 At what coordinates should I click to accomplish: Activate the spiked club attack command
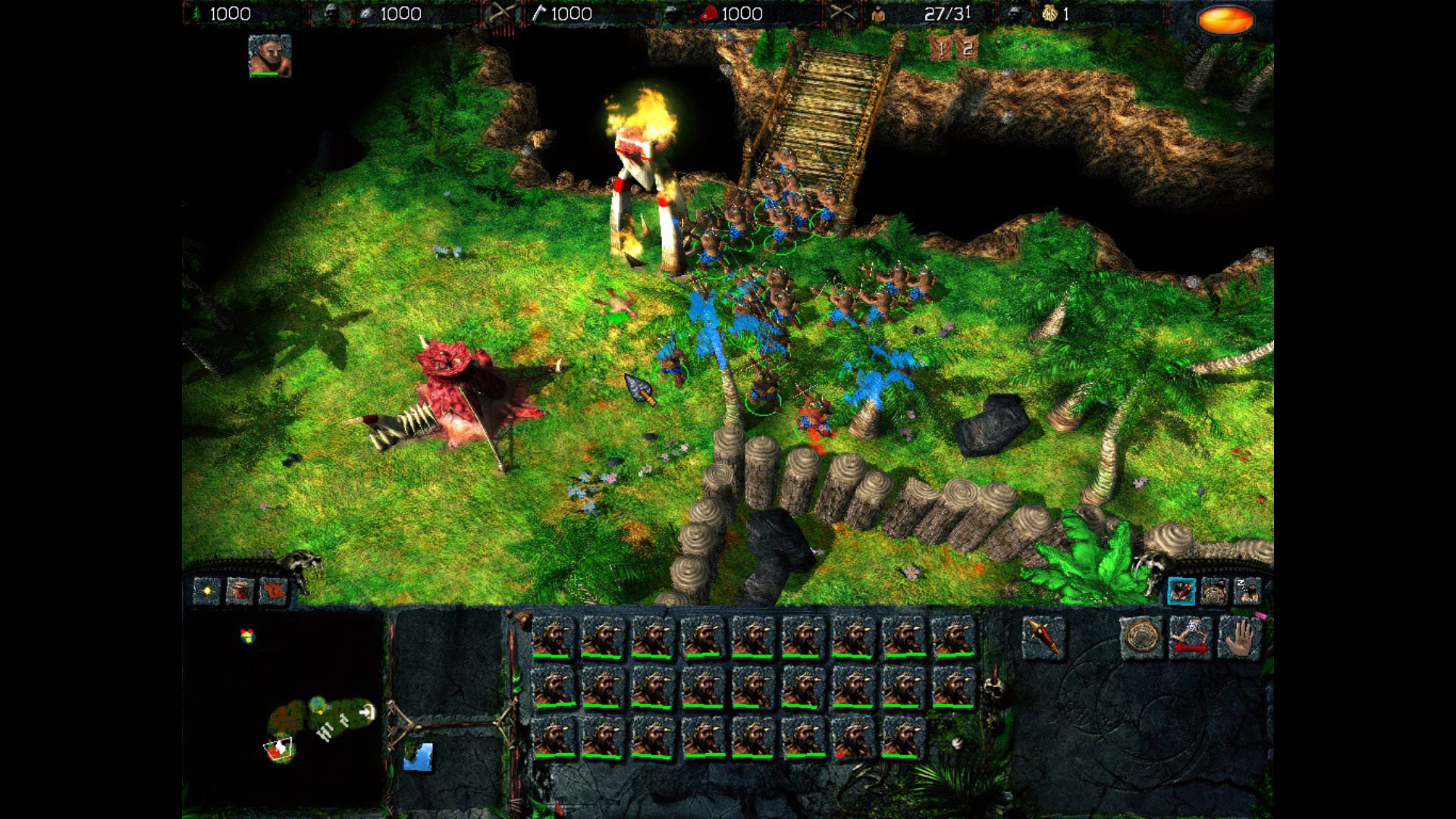1043,636
